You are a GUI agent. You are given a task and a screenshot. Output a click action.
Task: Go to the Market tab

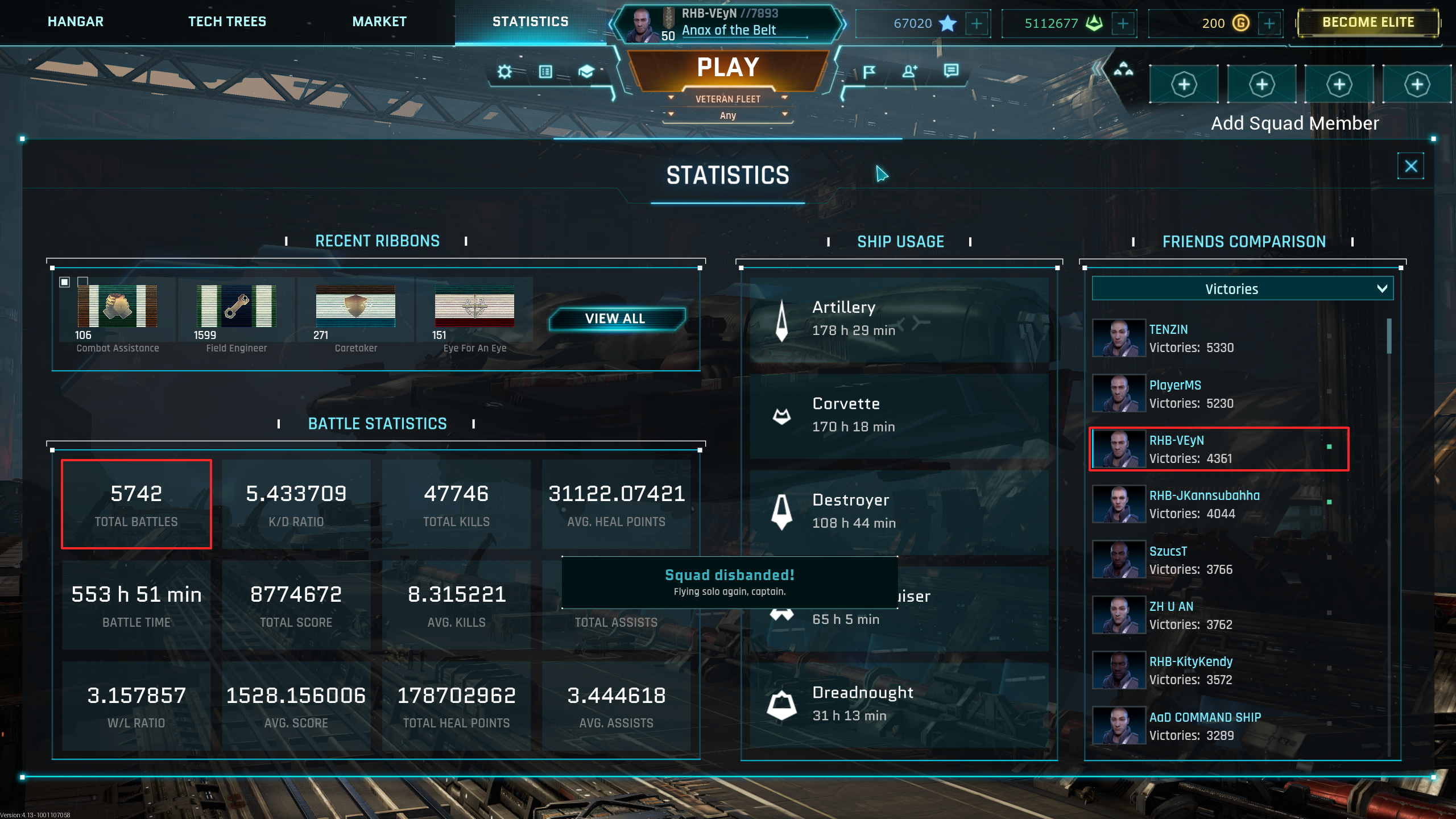[x=379, y=22]
